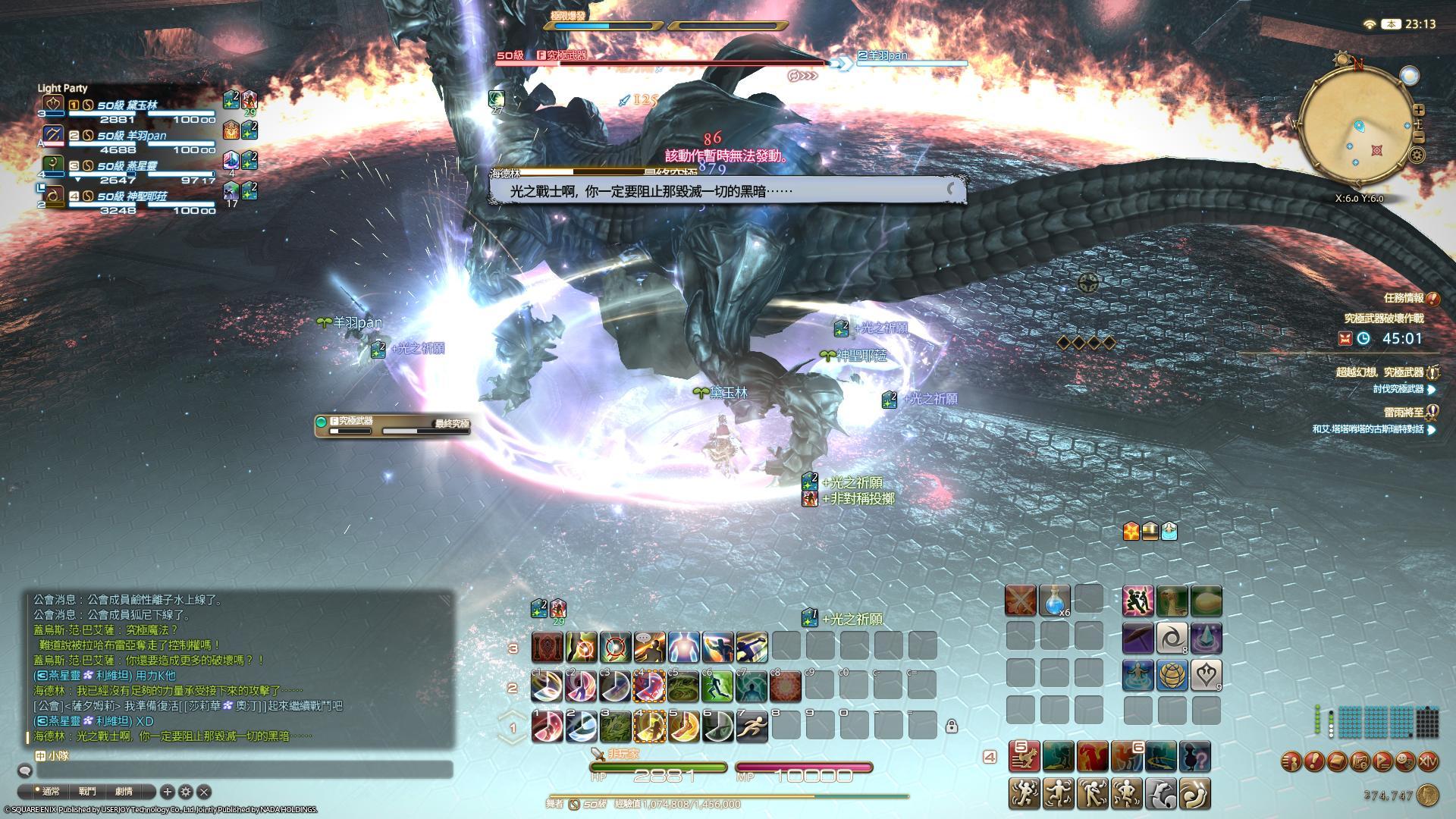Image resolution: width=1456 pixels, height=819 pixels.
Task: Click the + button to add a chat tab
Action: point(168,791)
